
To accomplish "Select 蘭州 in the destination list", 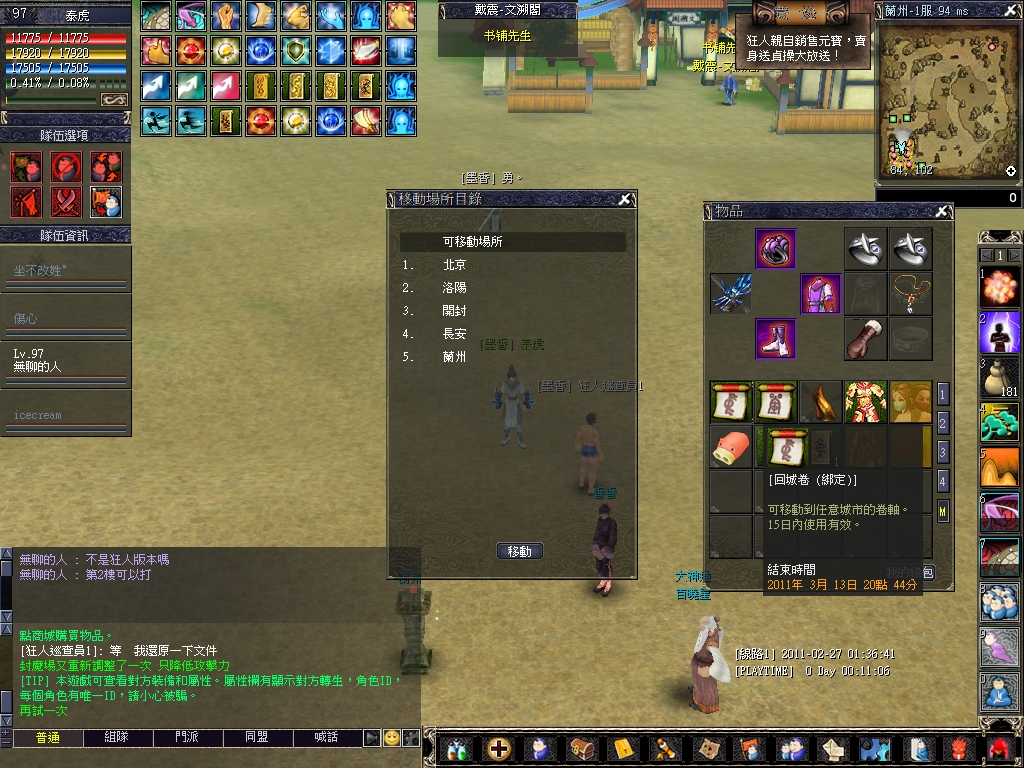I will 454,357.
